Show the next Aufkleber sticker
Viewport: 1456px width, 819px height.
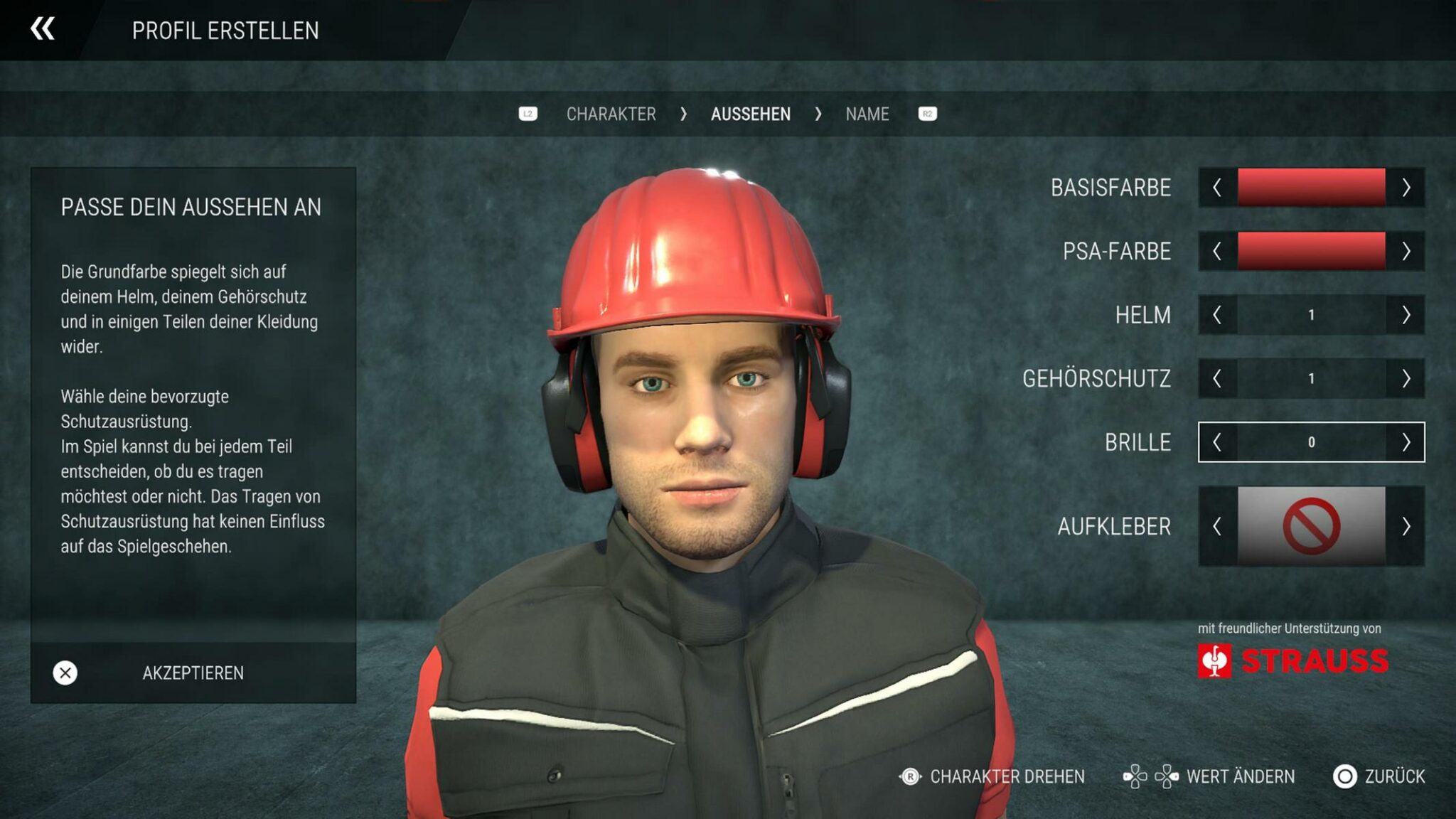1406,526
